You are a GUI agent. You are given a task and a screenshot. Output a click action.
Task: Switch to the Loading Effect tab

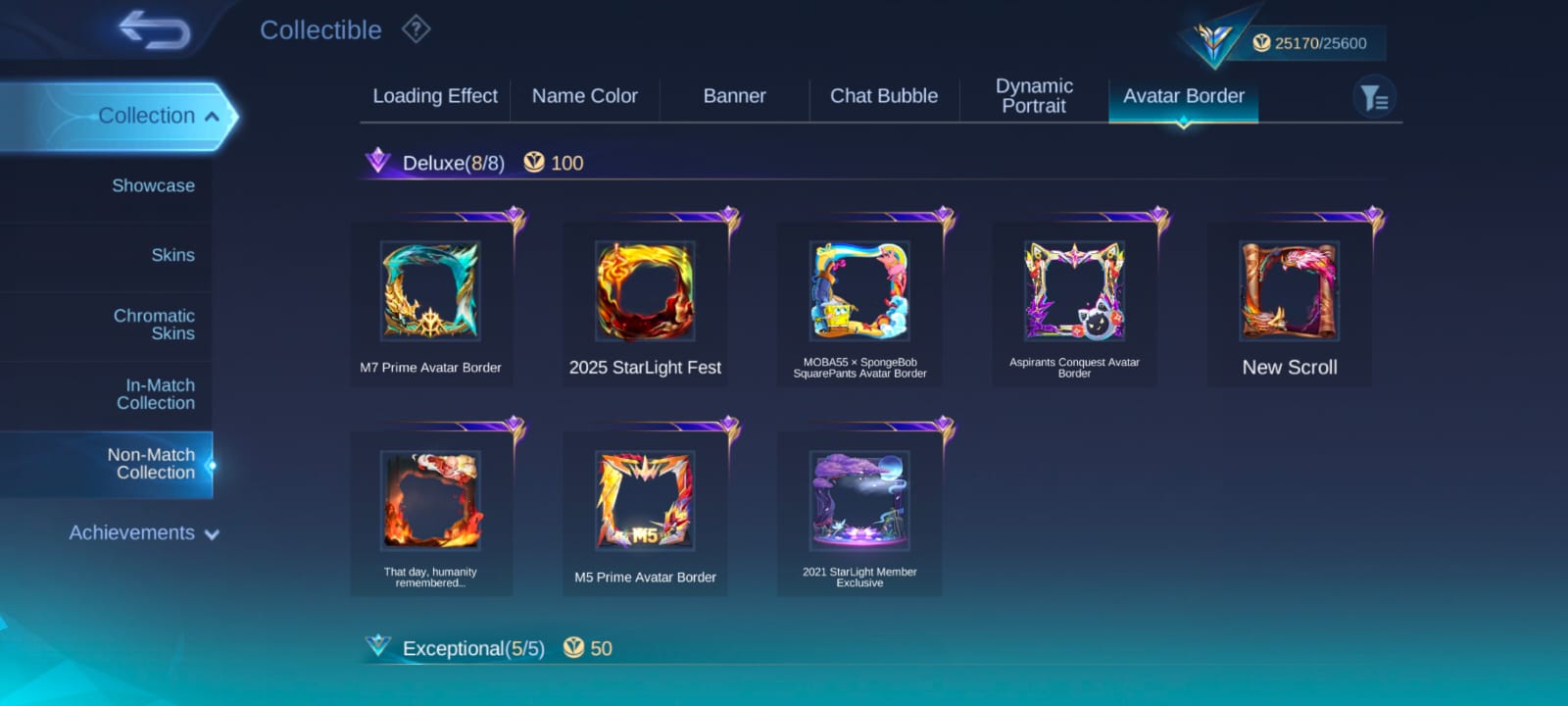(435, 96)
